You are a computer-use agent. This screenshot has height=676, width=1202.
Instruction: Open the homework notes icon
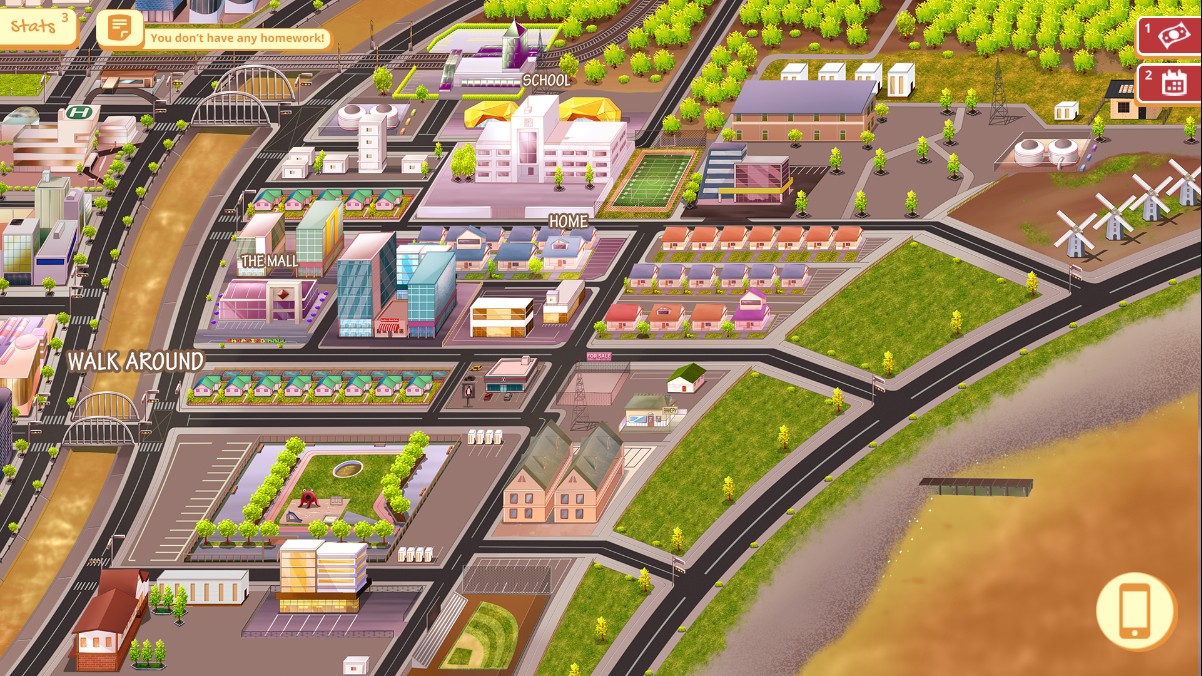tap(119, 27)
